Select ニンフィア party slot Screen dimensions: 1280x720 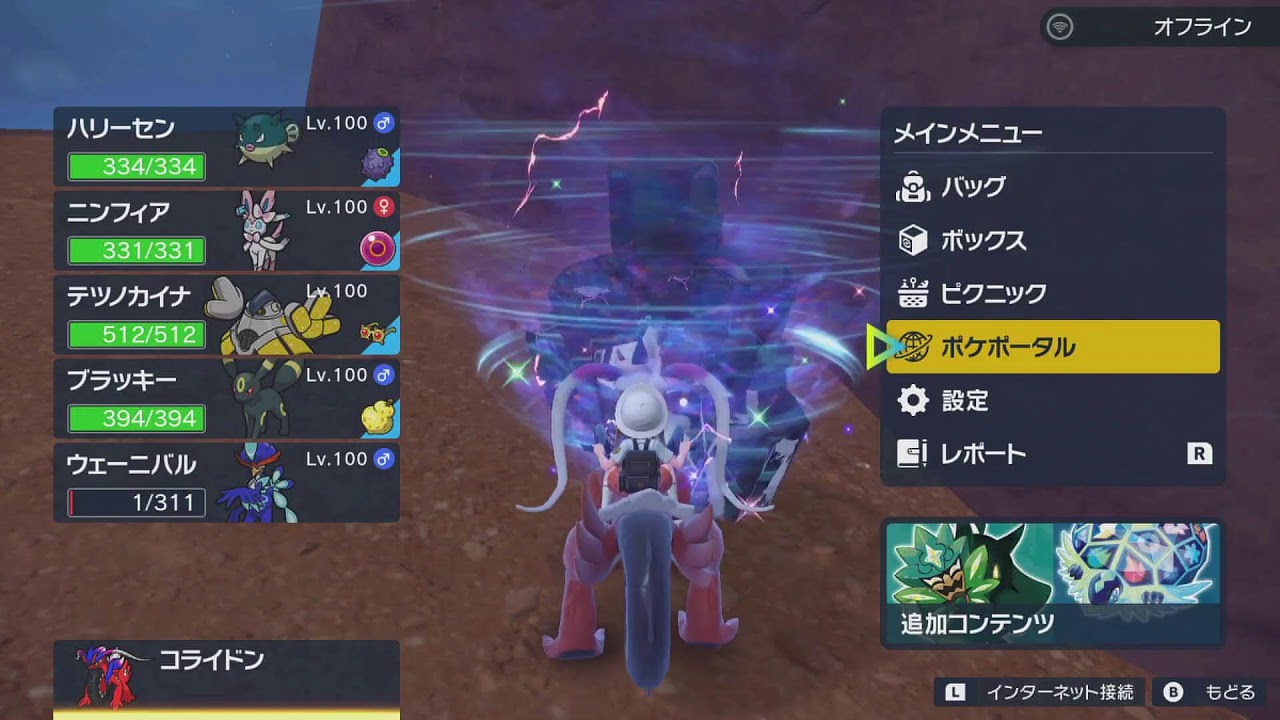227,231
